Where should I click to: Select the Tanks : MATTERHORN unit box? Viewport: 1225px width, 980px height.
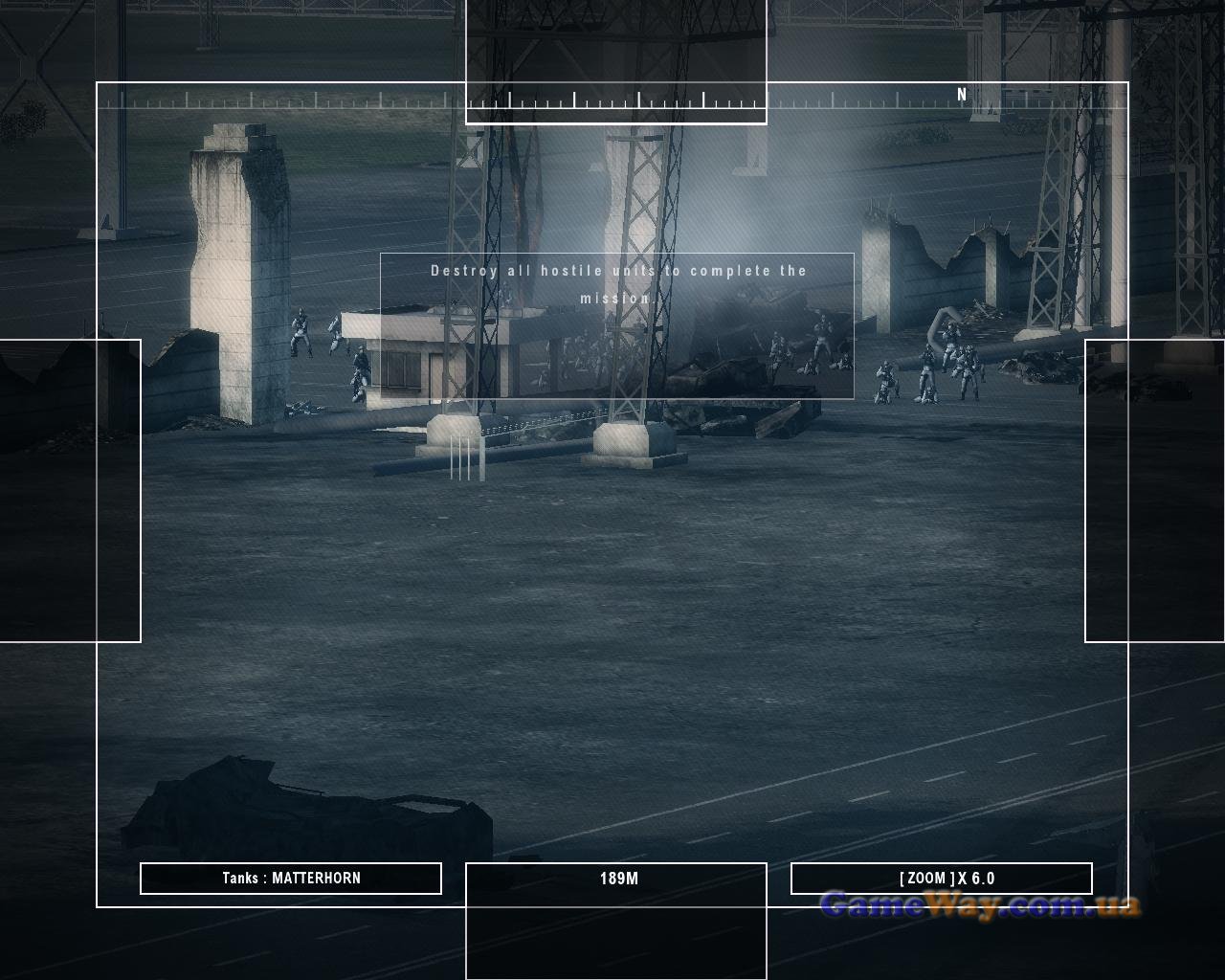291,879
